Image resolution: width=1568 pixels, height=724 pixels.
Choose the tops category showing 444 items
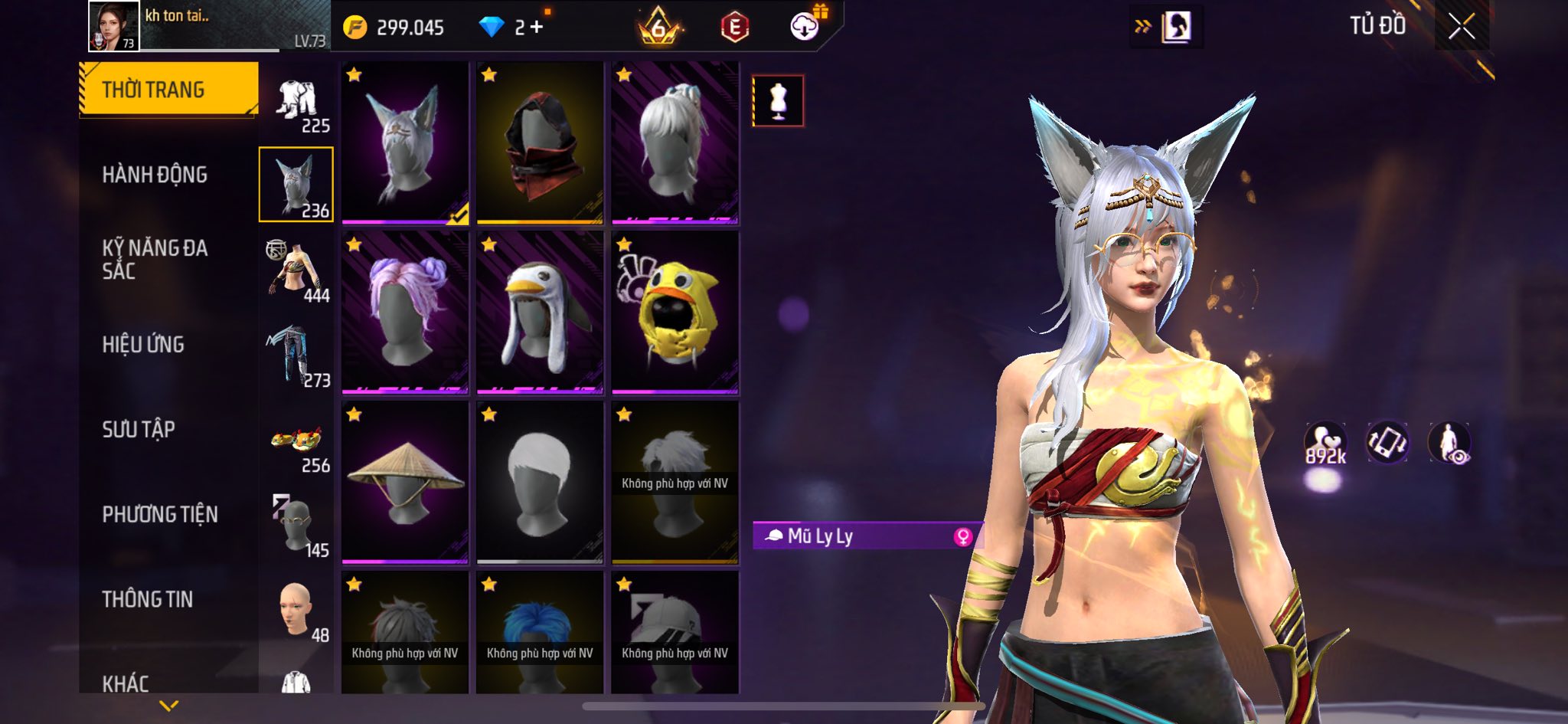[297, 272]
